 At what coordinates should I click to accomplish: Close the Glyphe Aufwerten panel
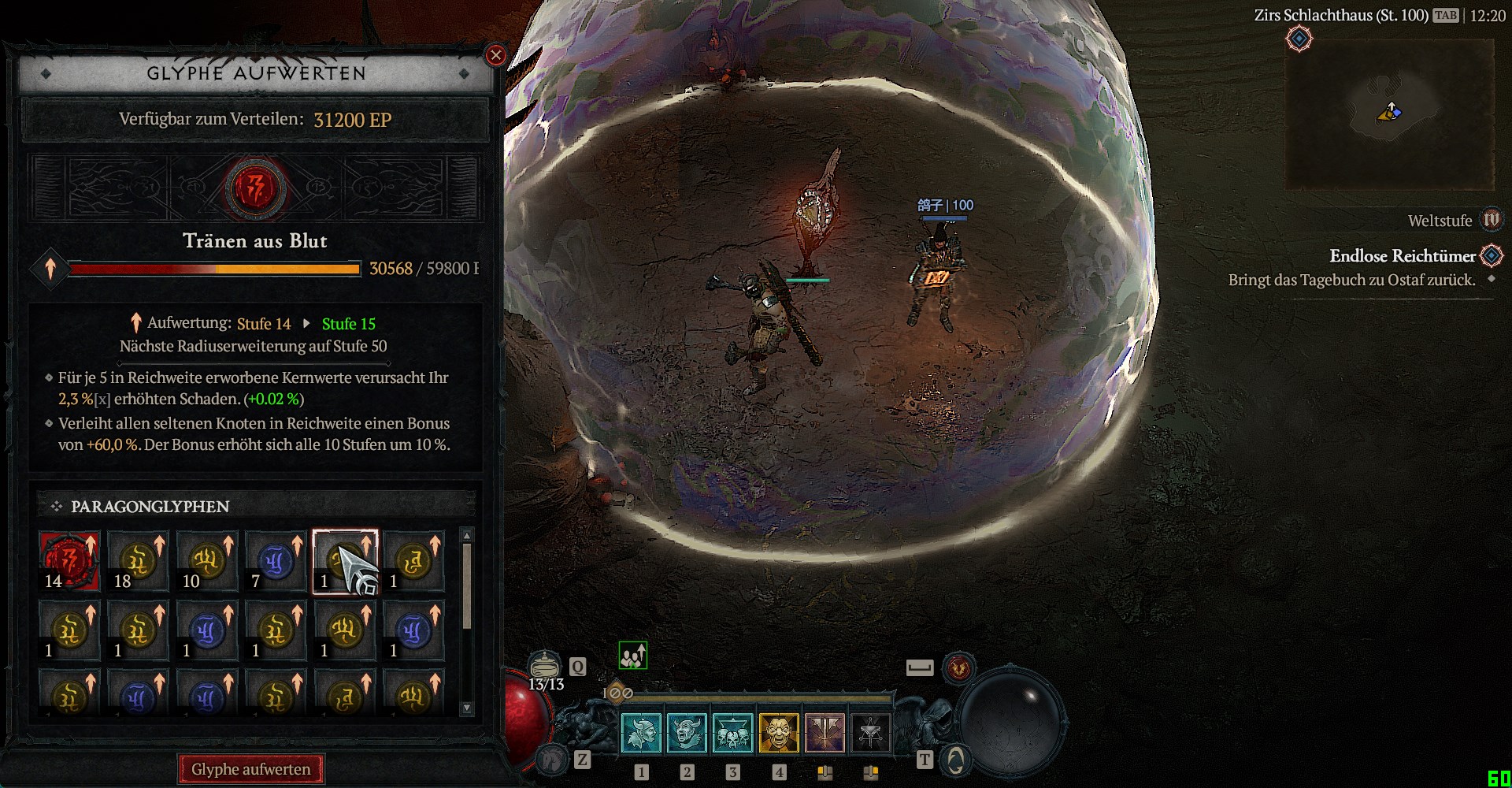(x=495, y=55)
